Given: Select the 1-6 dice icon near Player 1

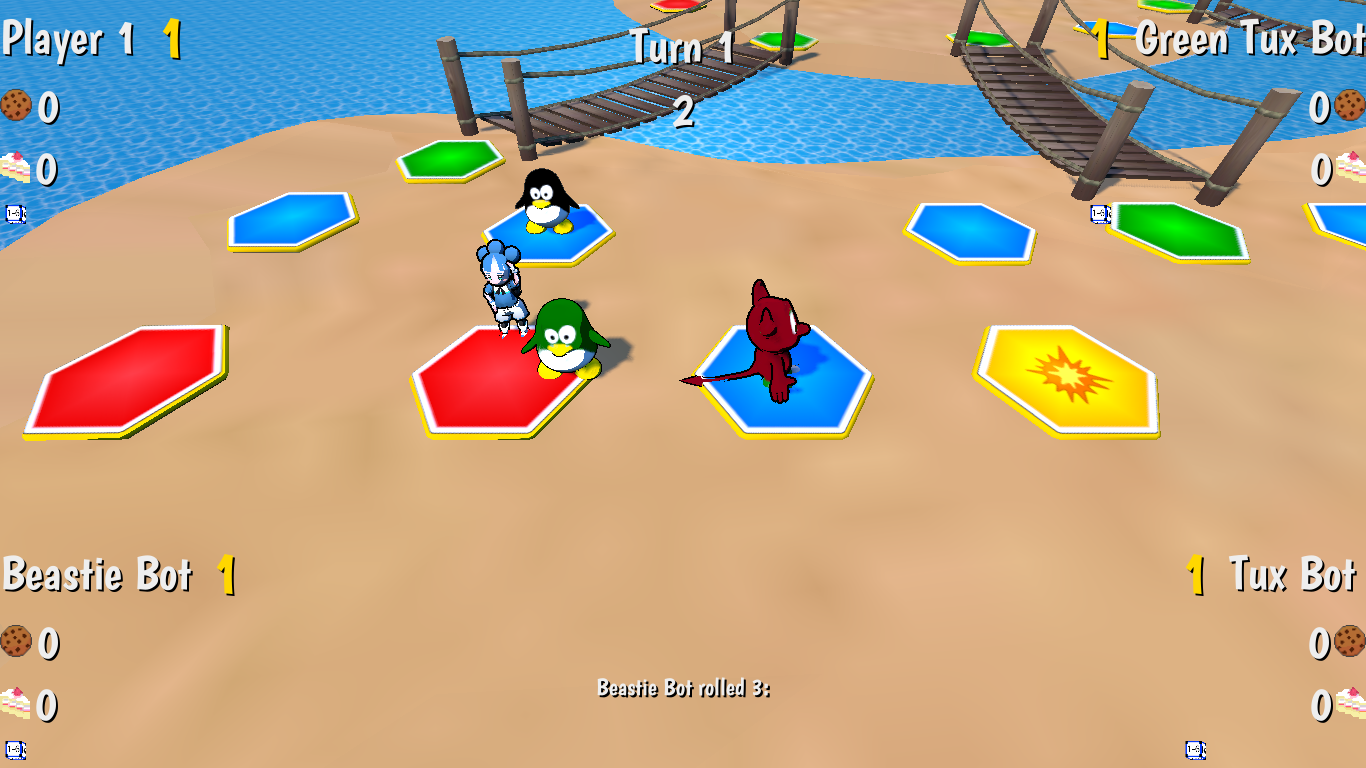Looking at the screenshot, I should 14,213.
